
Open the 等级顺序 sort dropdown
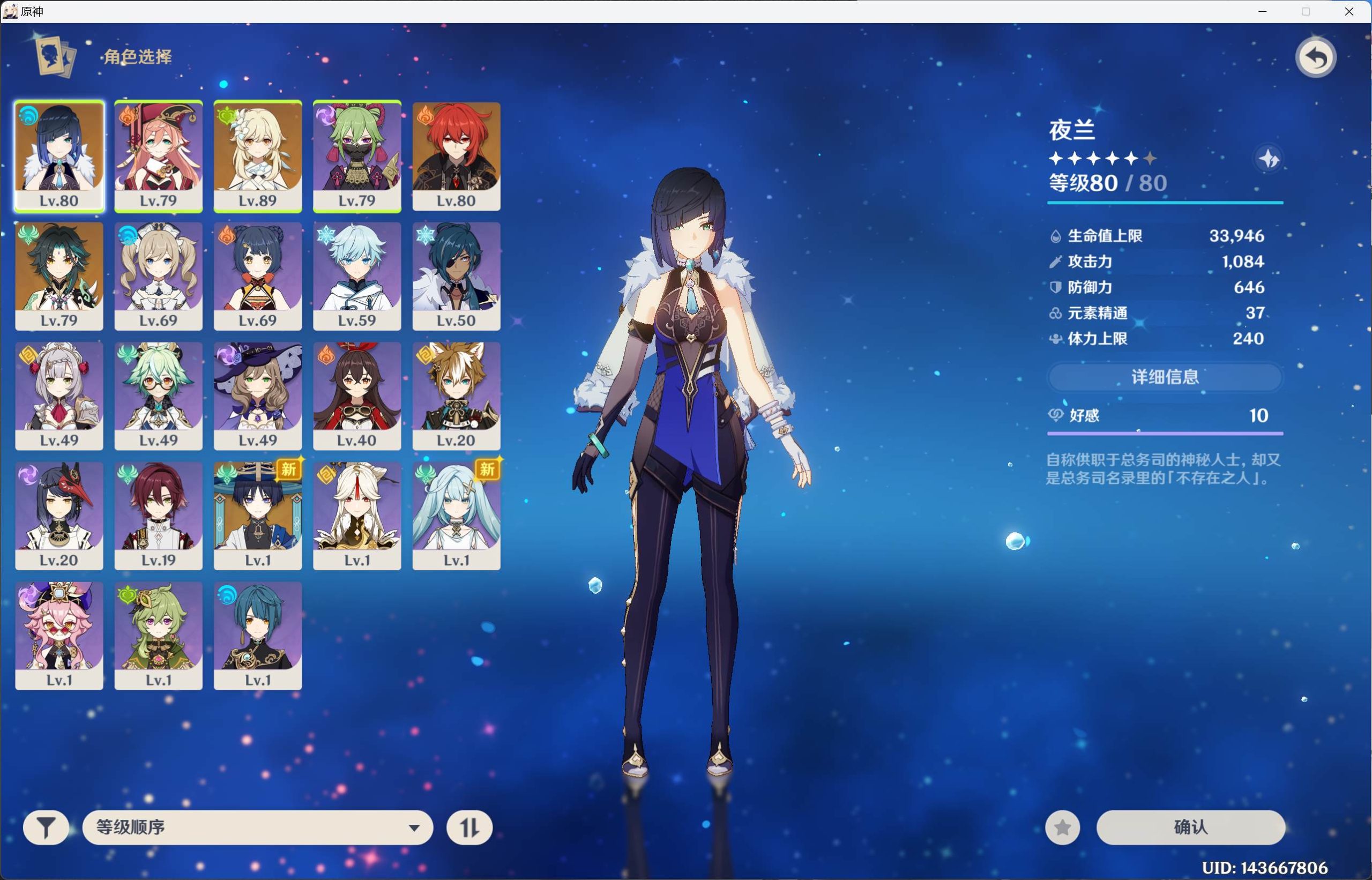(258, 827)
